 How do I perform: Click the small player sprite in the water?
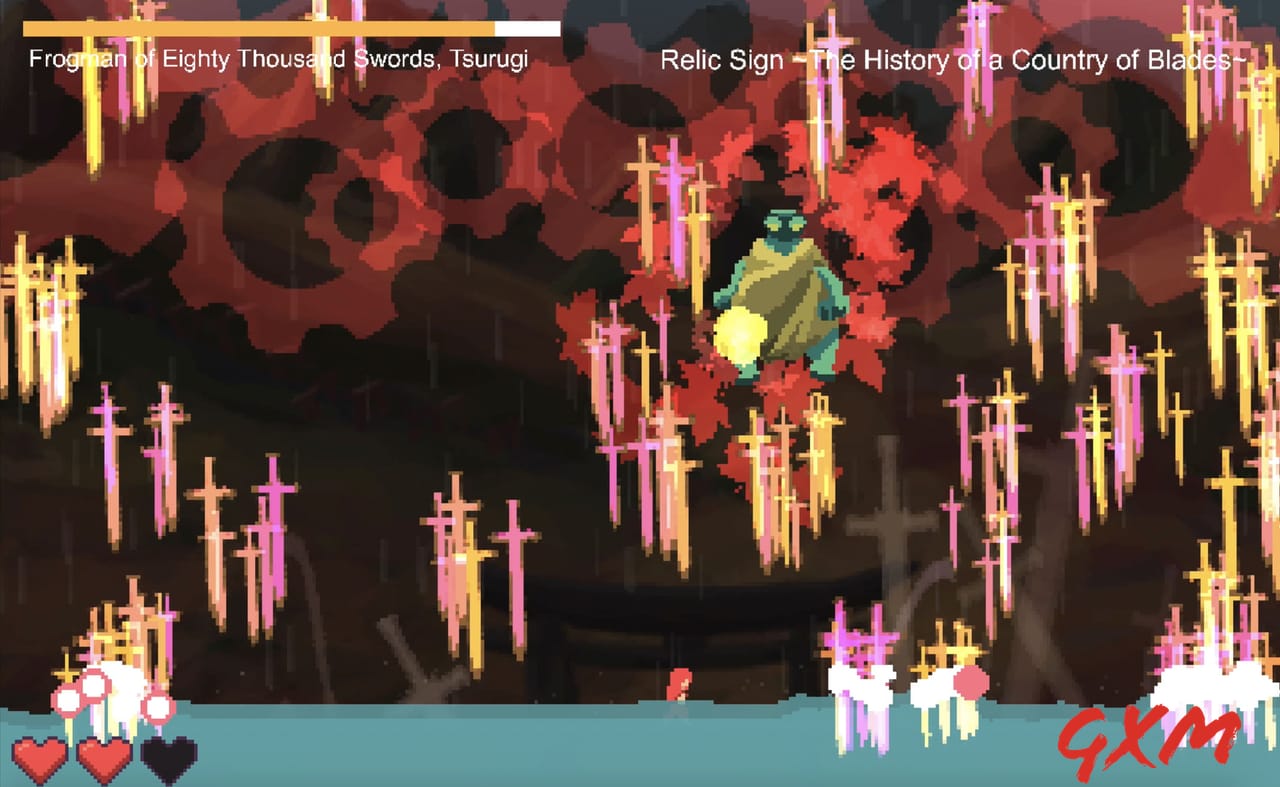tap(679, 684)
